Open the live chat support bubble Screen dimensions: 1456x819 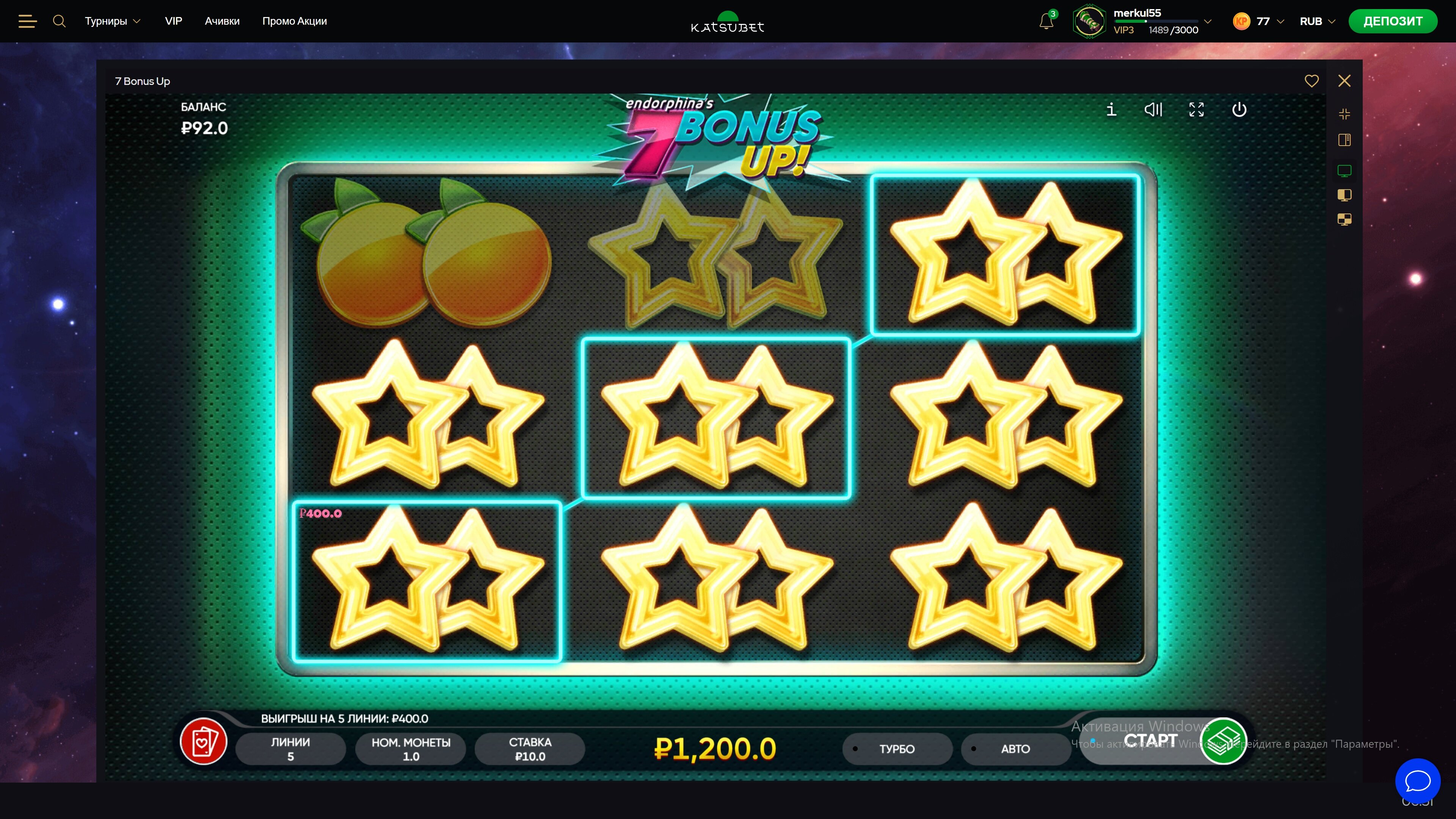1418,781
